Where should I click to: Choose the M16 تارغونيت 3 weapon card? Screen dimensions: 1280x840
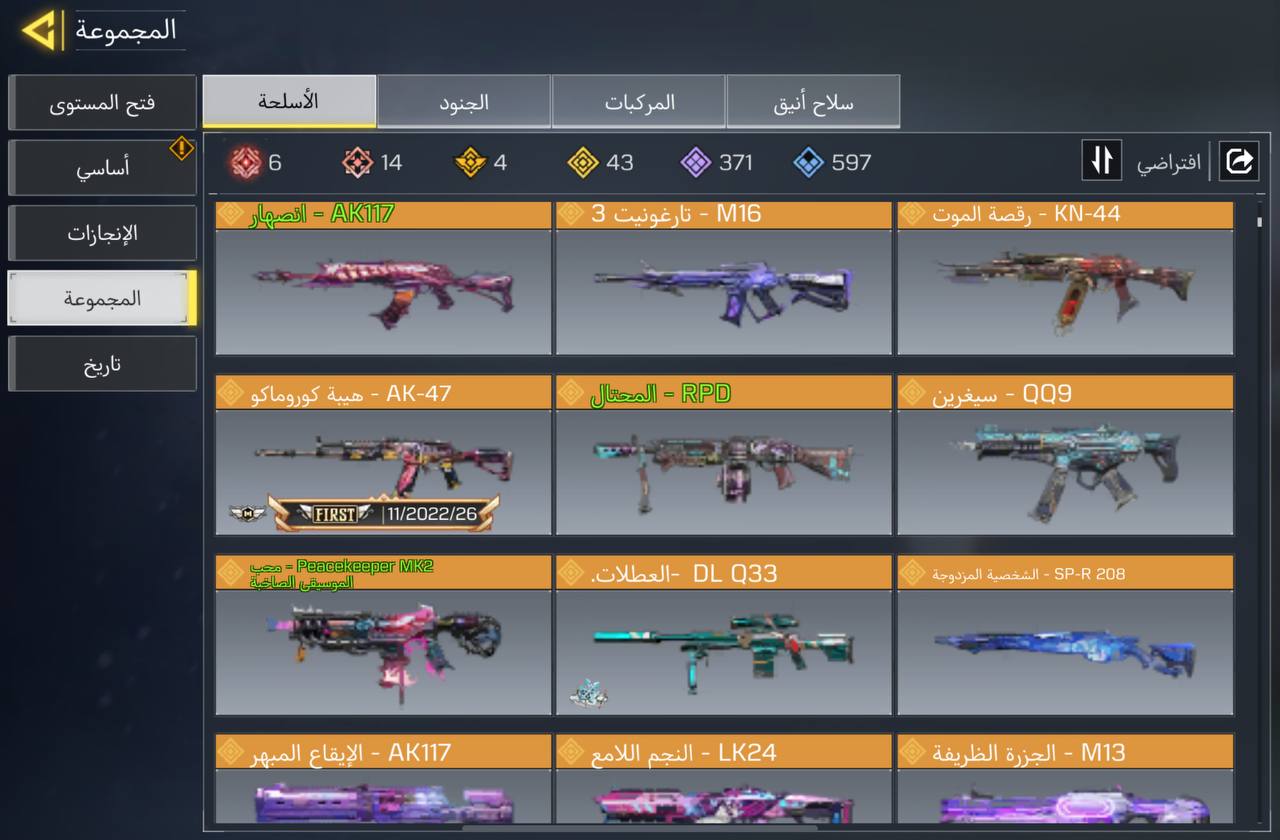coord(723,280)
